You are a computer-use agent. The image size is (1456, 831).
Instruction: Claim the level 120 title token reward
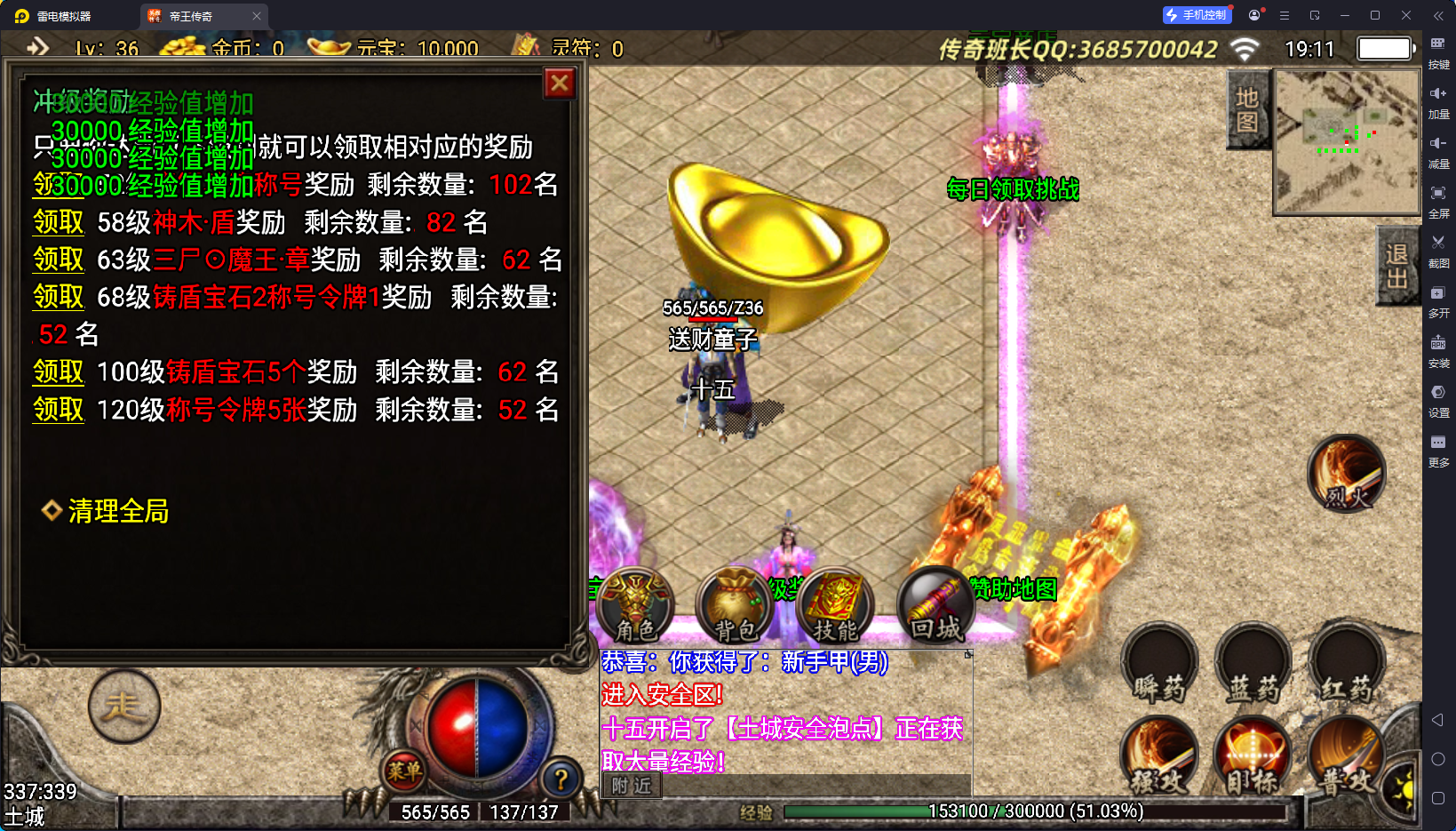coord(59,410)
